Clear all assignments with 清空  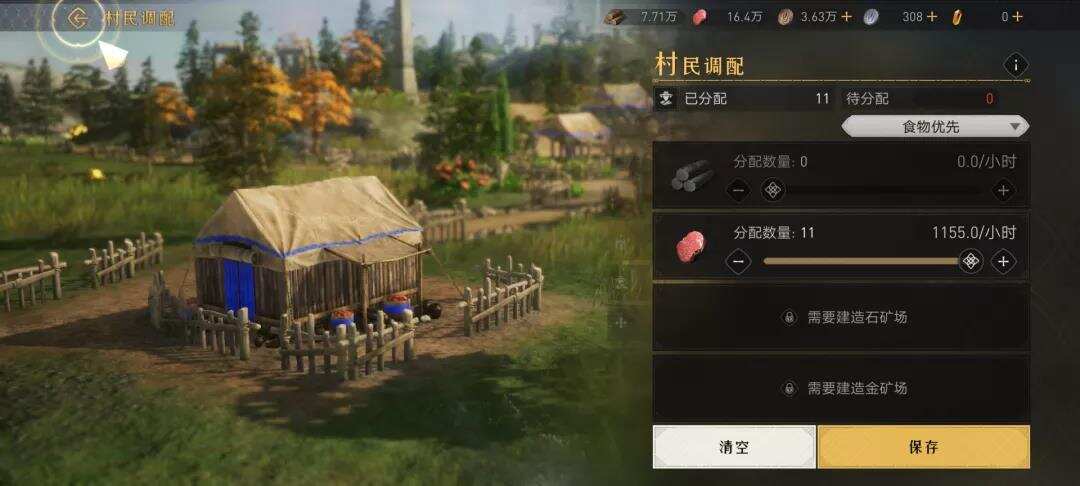(x=734, y=447)
